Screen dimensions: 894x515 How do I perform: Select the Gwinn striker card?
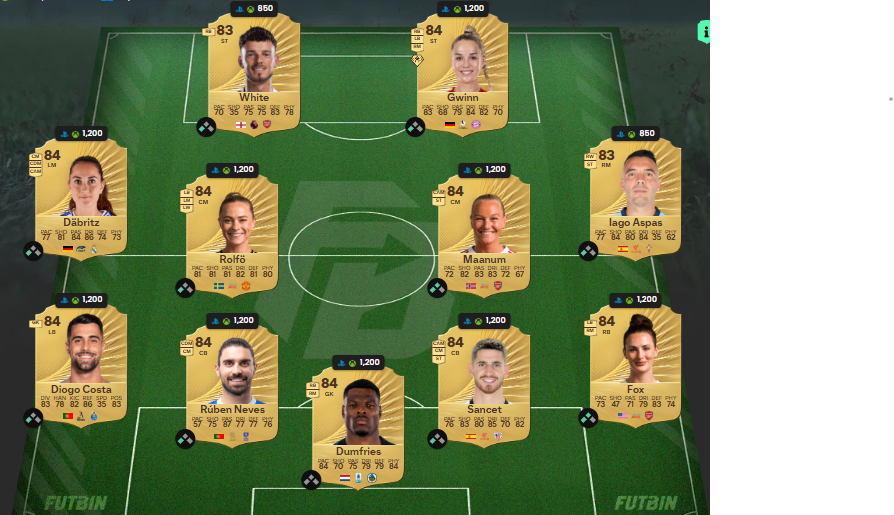pyautogui.click(x=462, y=72)
